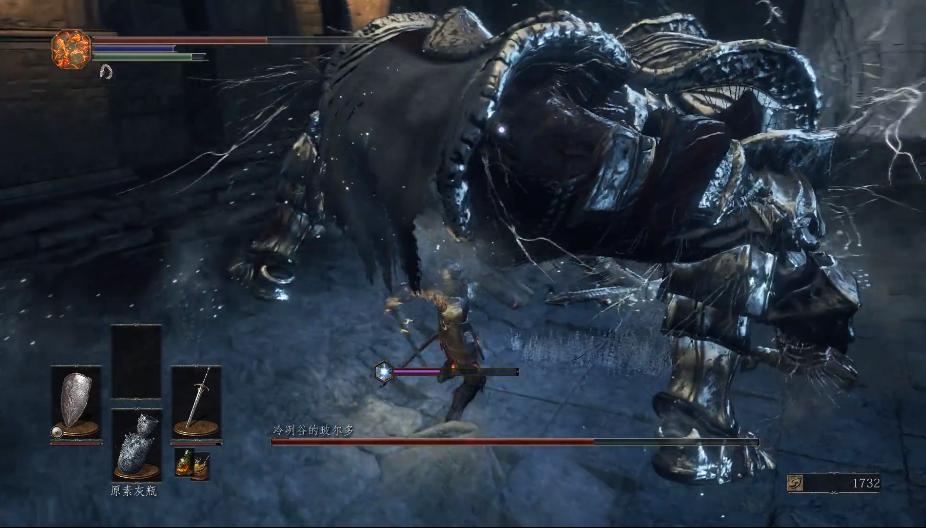Select the longsword in the right-hand slot
The width and height of the screenshot is (926, 528).
196,402
